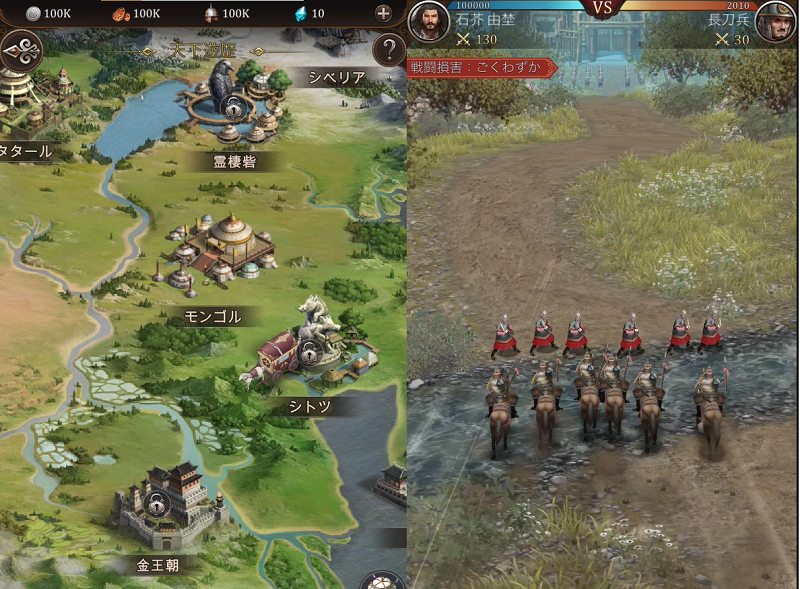
Task: Click the blue gem currency icon
Action: click(x=299, y=13)
